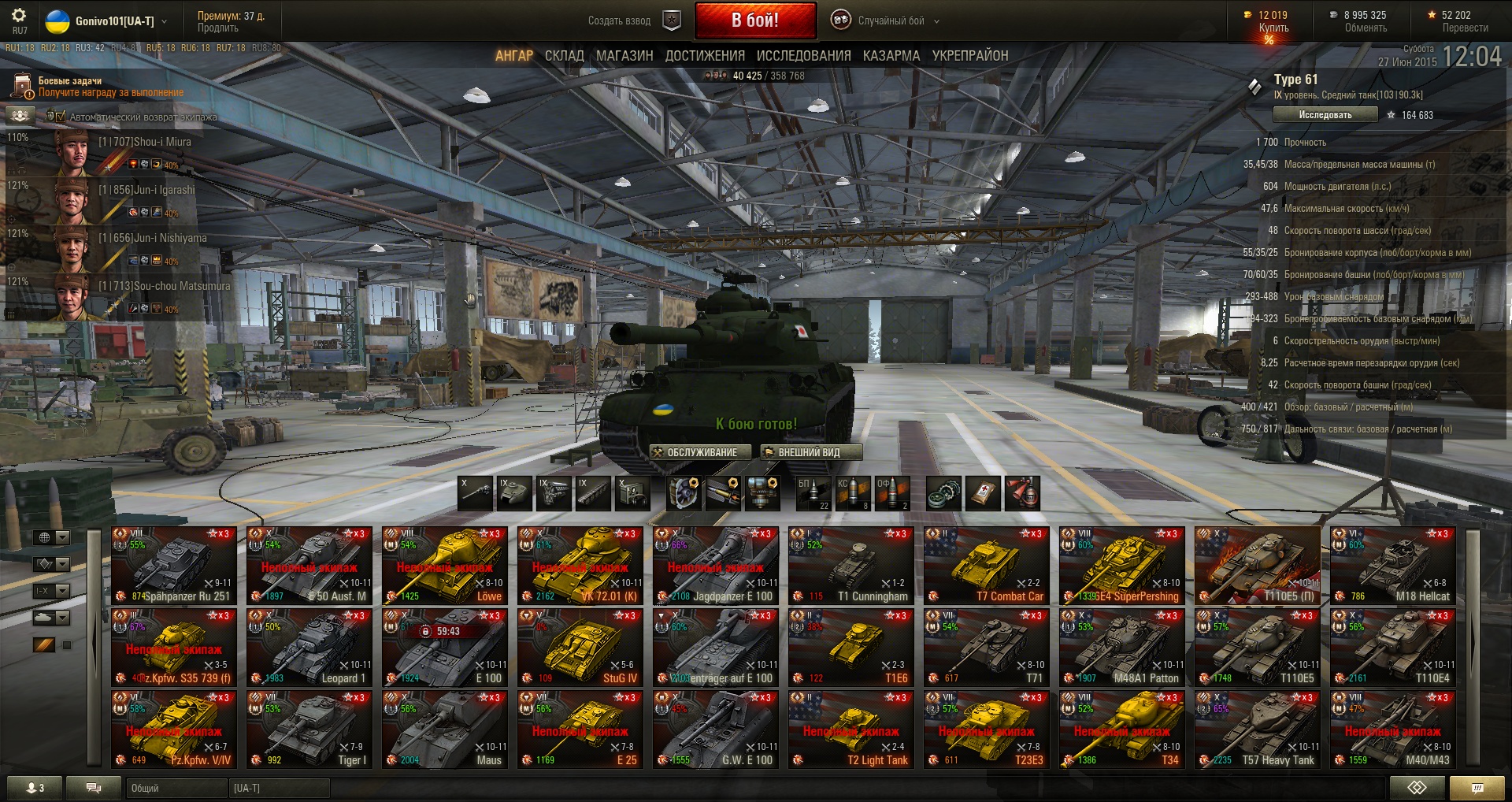Select the Maus tank in carousel
This screenshot has width=1512, height=802.
(444, 729)
